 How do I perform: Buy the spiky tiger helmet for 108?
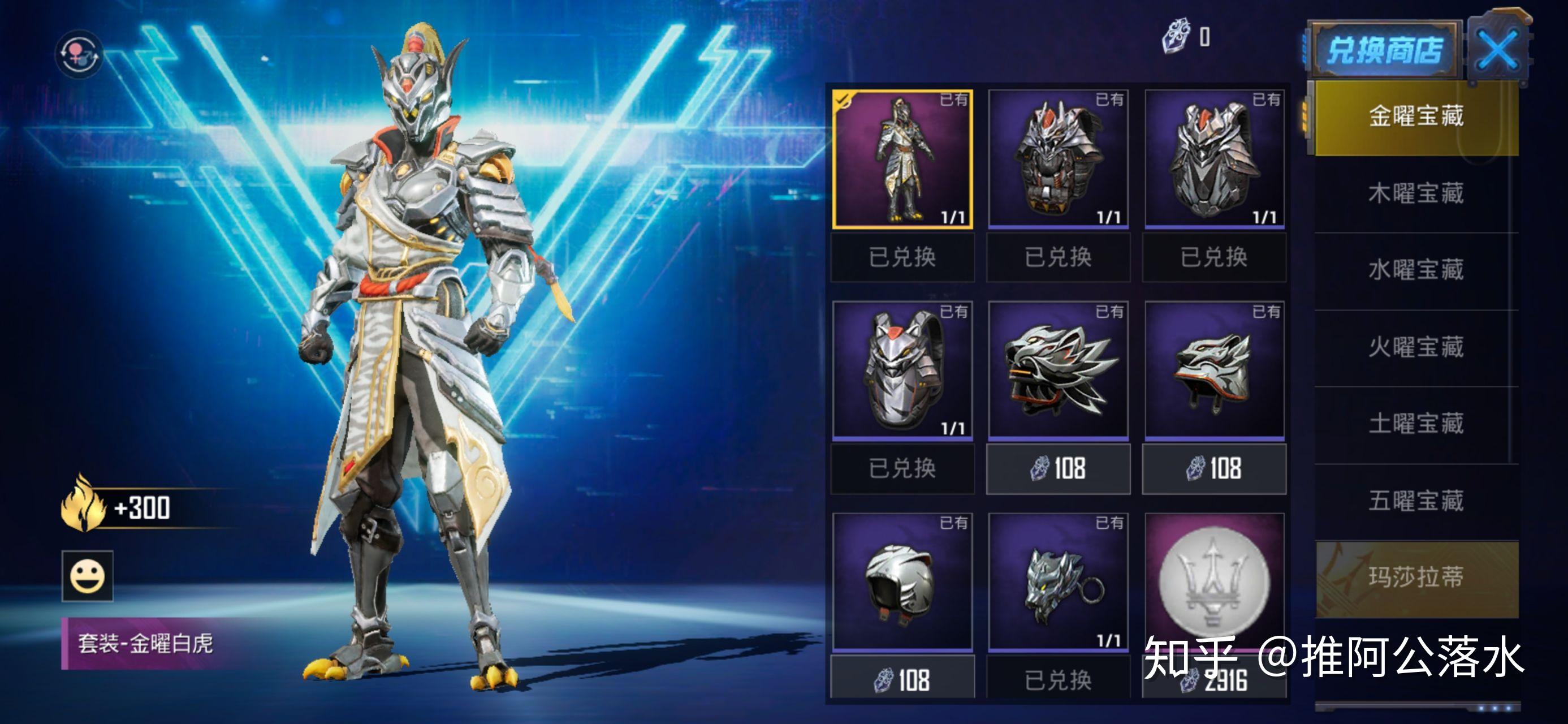(1058, 469)
